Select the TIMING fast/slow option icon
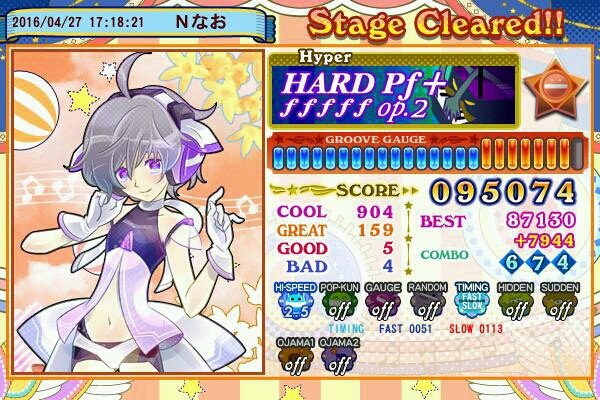 [x=473, y=301]
